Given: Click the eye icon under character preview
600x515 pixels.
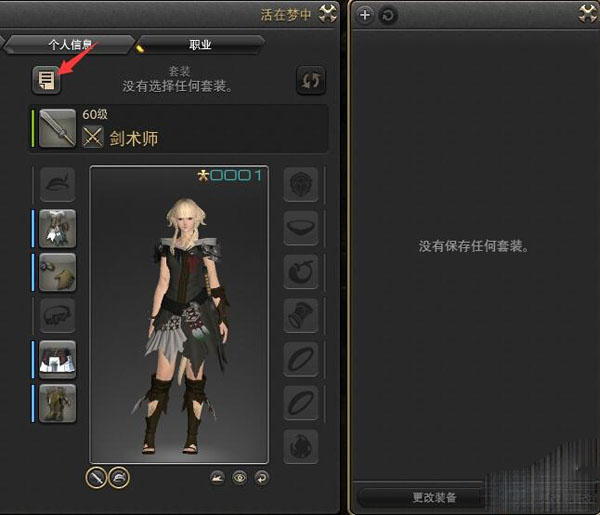Looking at the screenshot, I should click(240, 478).
